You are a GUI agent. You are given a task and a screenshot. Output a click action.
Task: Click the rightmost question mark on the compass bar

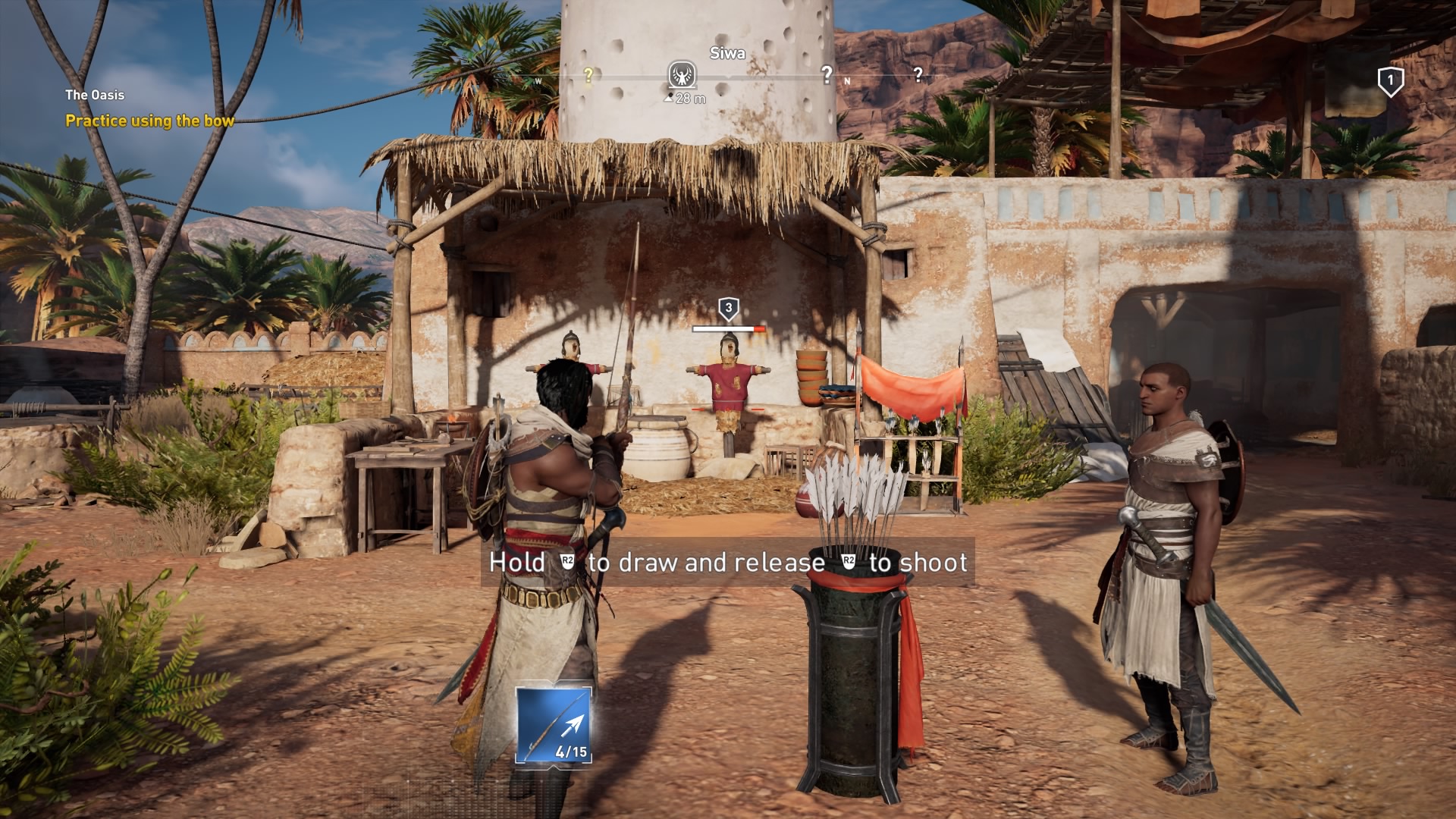[x=918, y=74]
